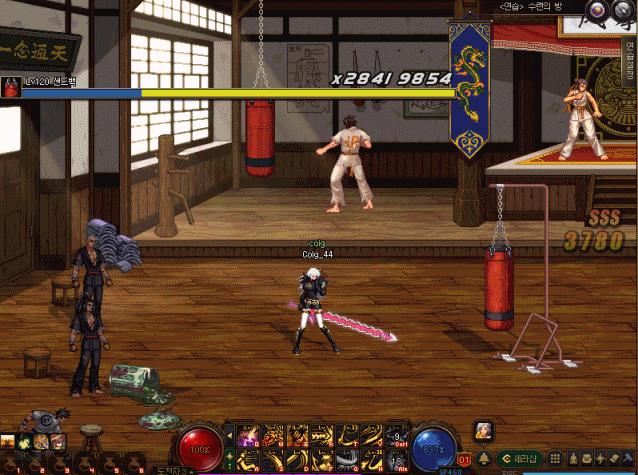The image size is (638, 475).
Task: Activate the purple glowing skill icon
Action: coord(246,434)
